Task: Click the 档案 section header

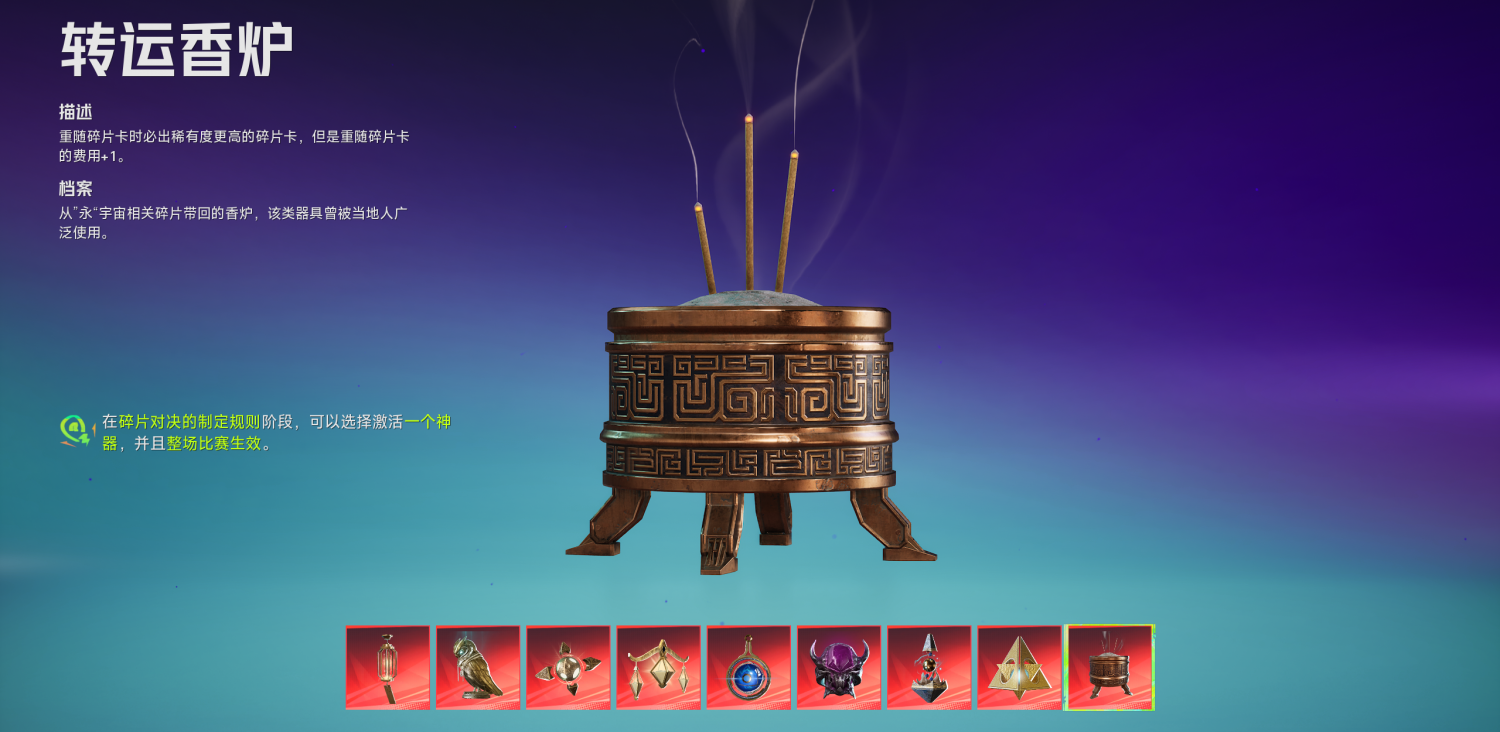Action: (x=73, y=188)
